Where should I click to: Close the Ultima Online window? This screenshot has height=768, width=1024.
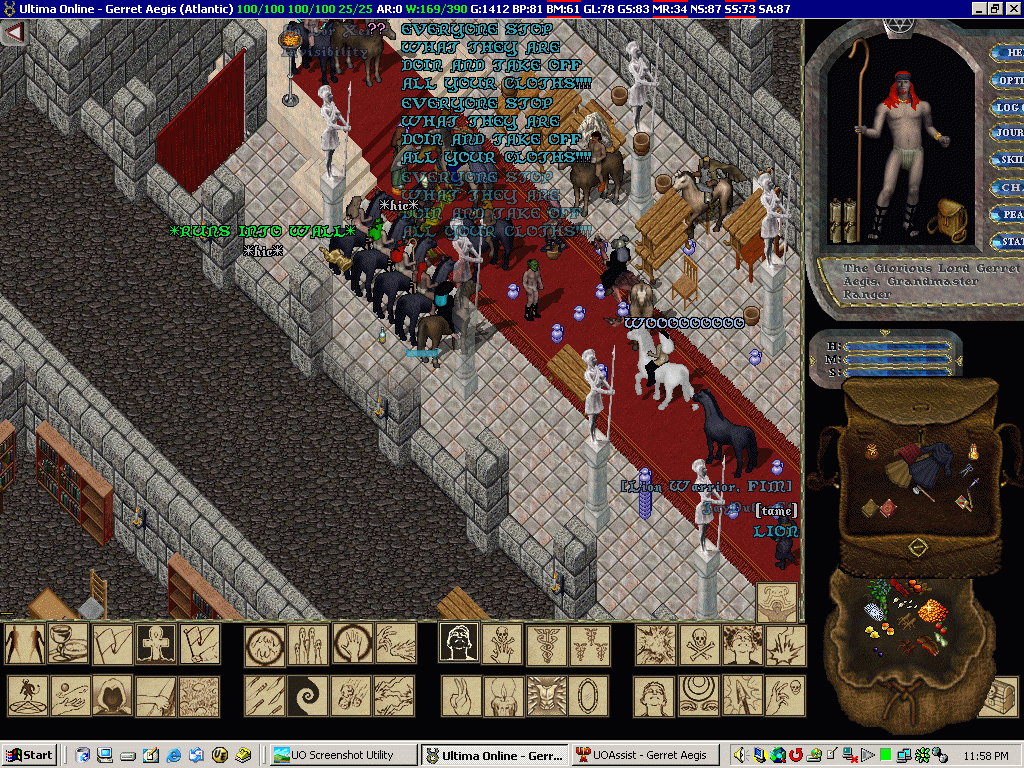click(x=1012, y=9)
